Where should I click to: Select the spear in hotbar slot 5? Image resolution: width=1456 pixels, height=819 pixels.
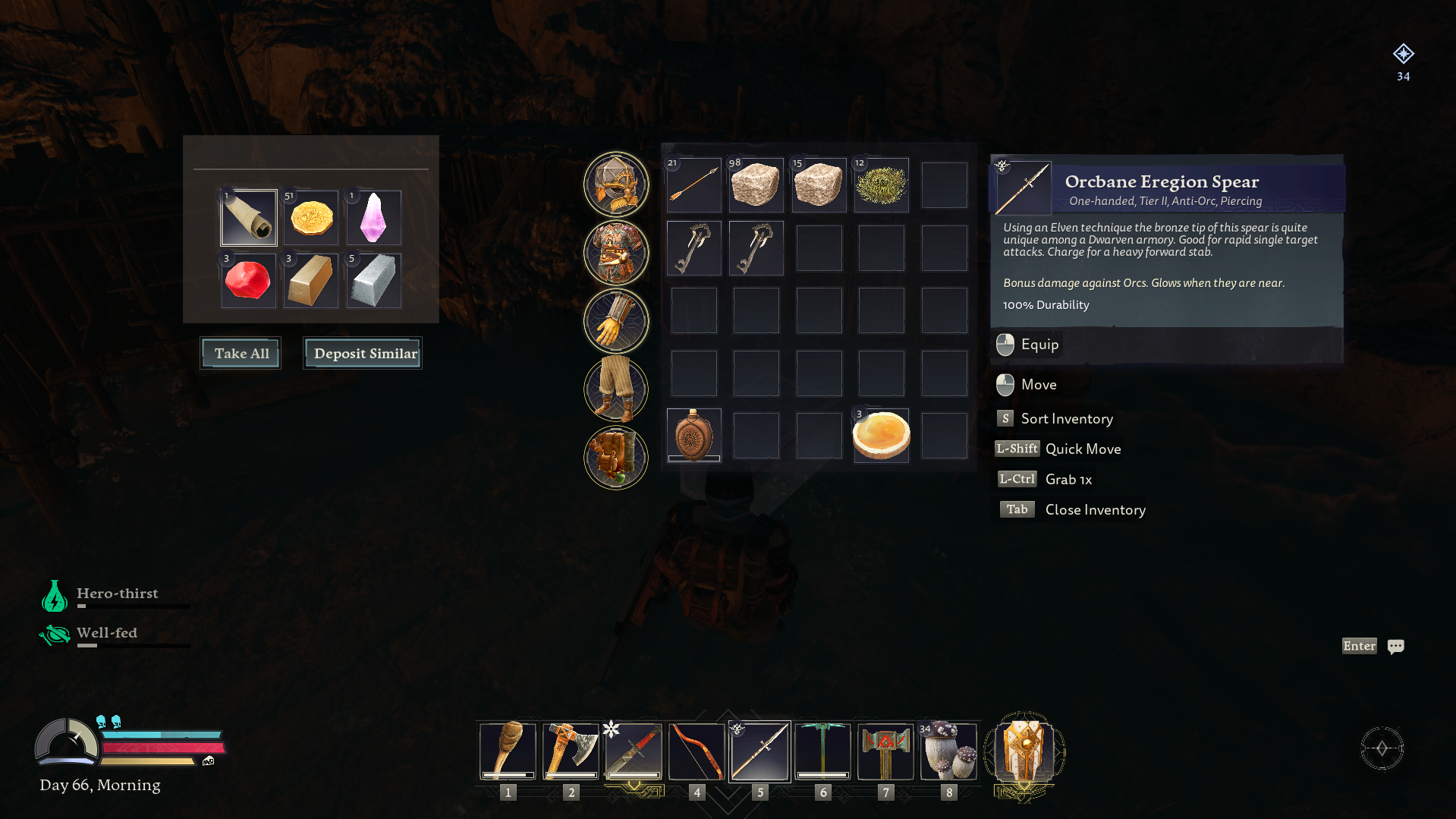(x=759, y=751)
